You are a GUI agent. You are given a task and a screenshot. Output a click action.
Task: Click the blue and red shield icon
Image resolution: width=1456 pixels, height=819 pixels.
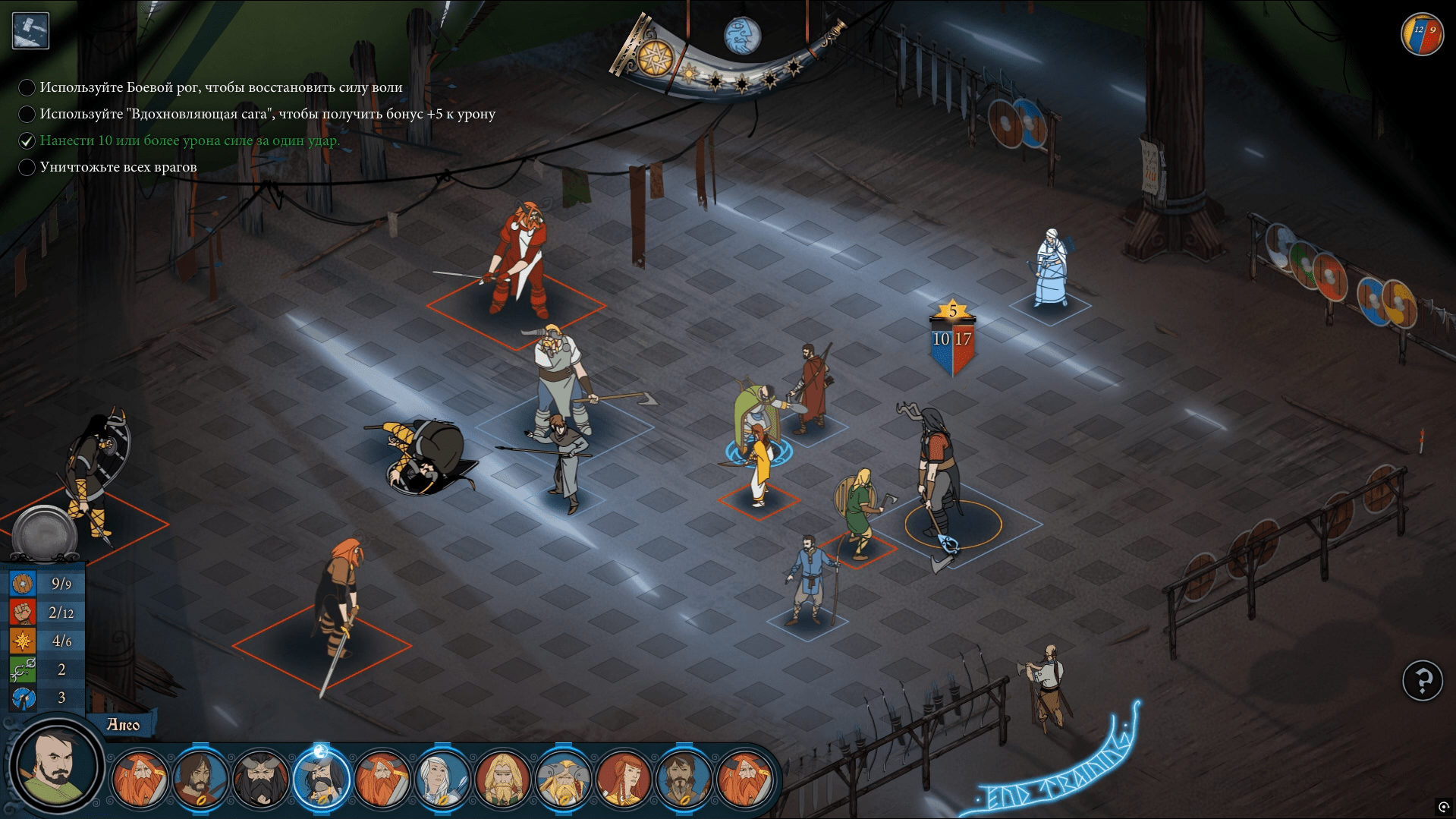pyautogui.click(x=1421, y=34)
